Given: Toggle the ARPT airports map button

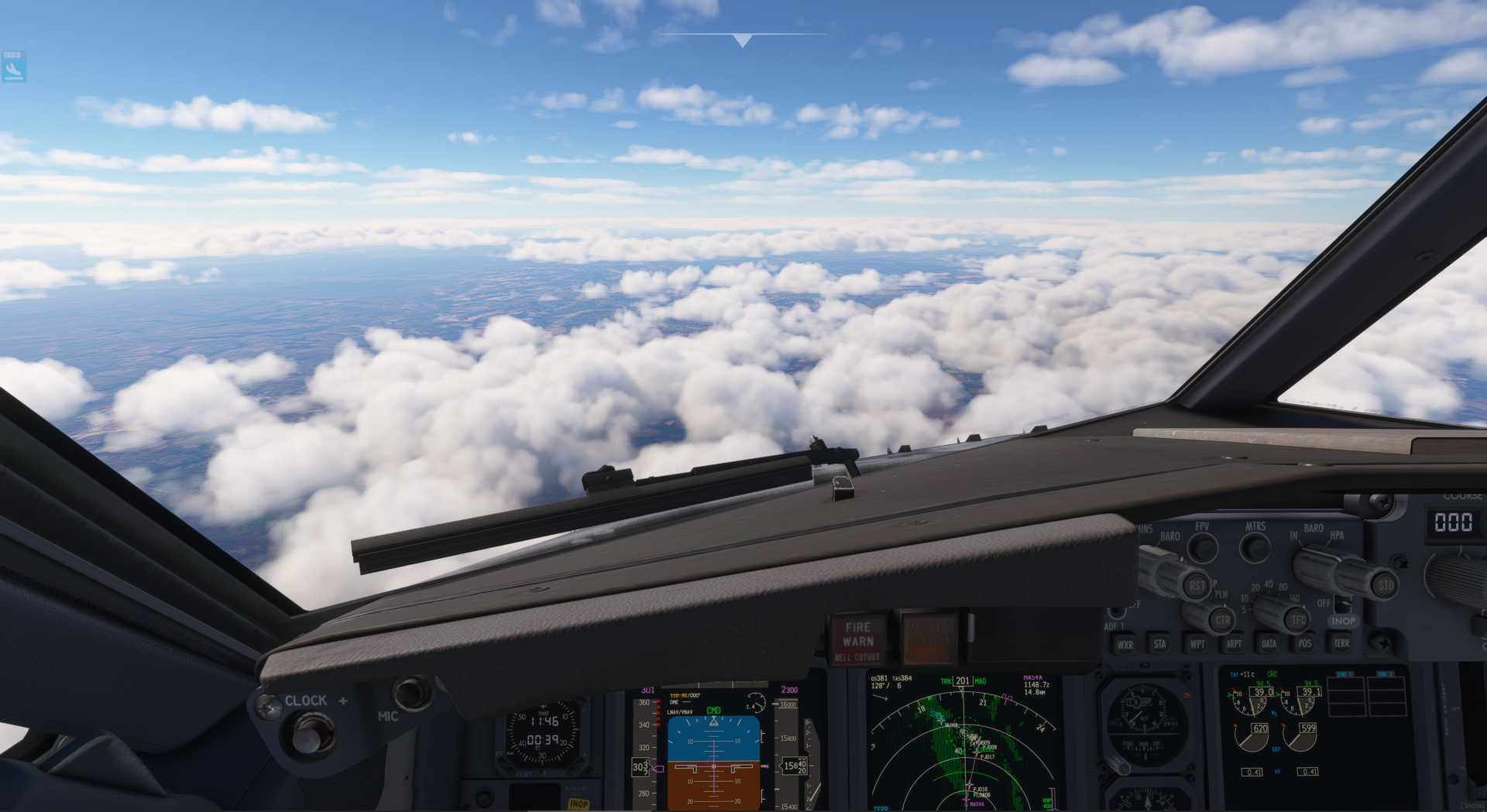Looking at the screenshot, I should coord(1233,643).
